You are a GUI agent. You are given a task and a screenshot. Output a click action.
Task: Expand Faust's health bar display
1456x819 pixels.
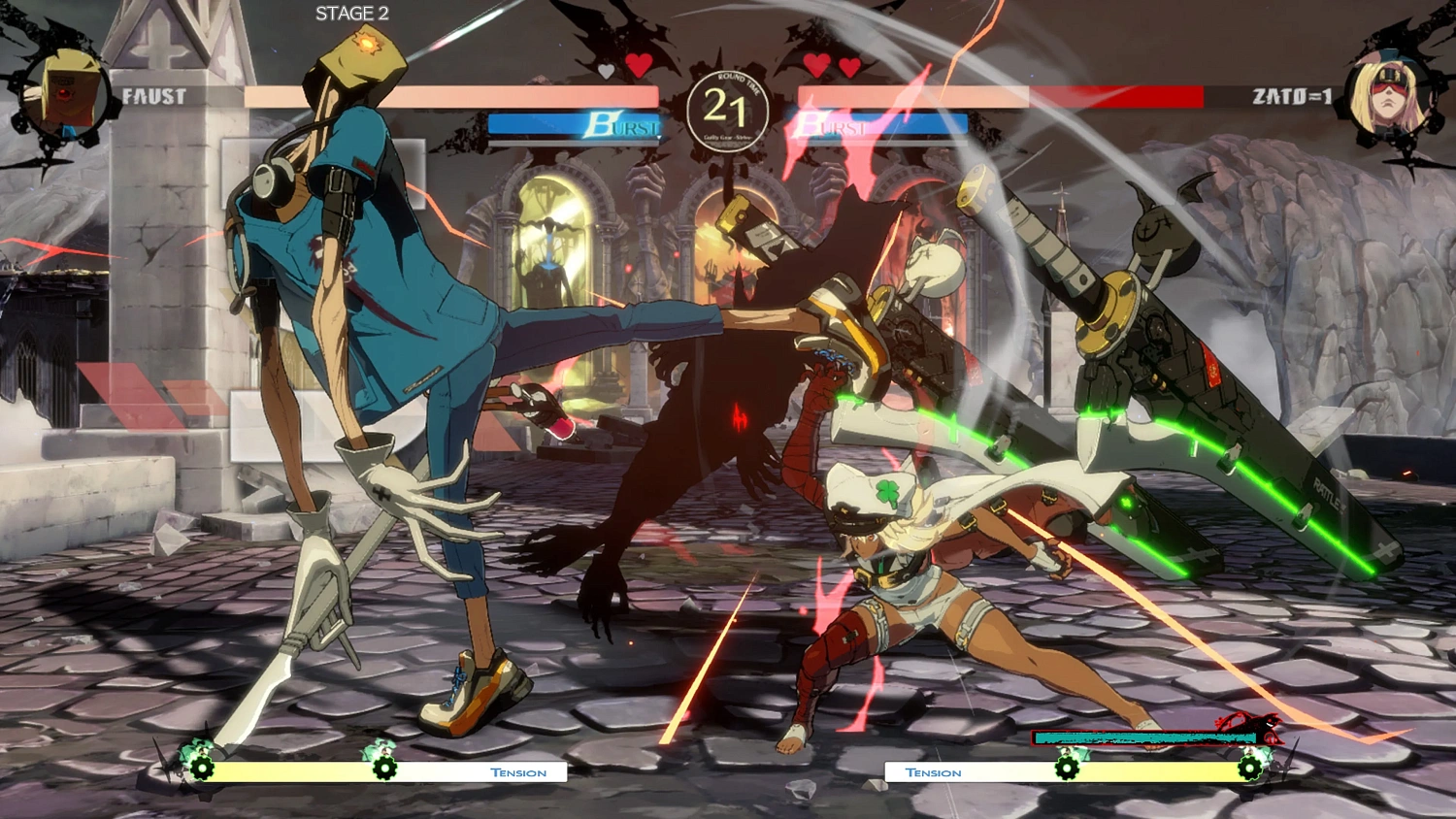pos(456,94)
